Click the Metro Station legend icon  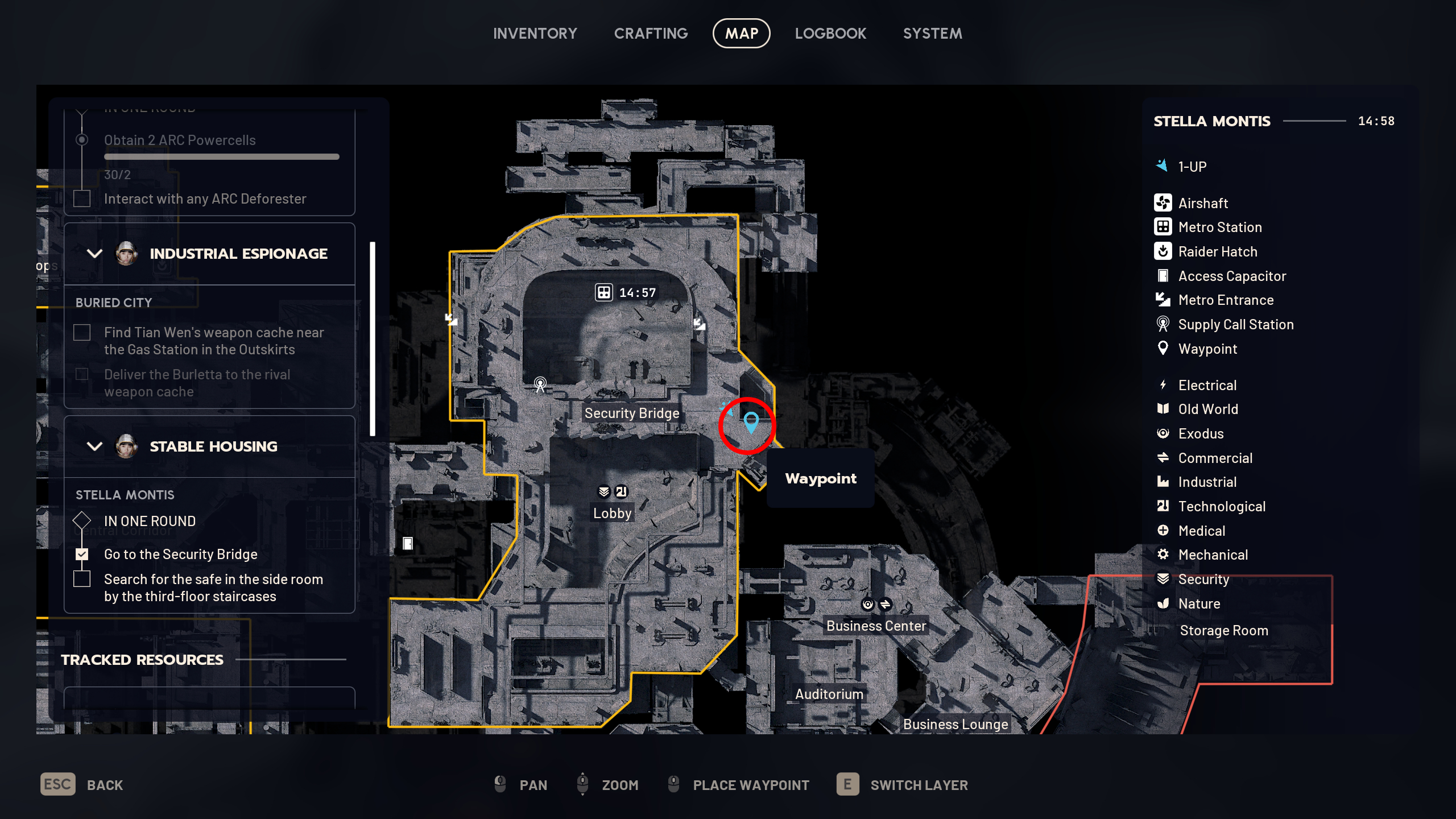(x=1164, y=227)
